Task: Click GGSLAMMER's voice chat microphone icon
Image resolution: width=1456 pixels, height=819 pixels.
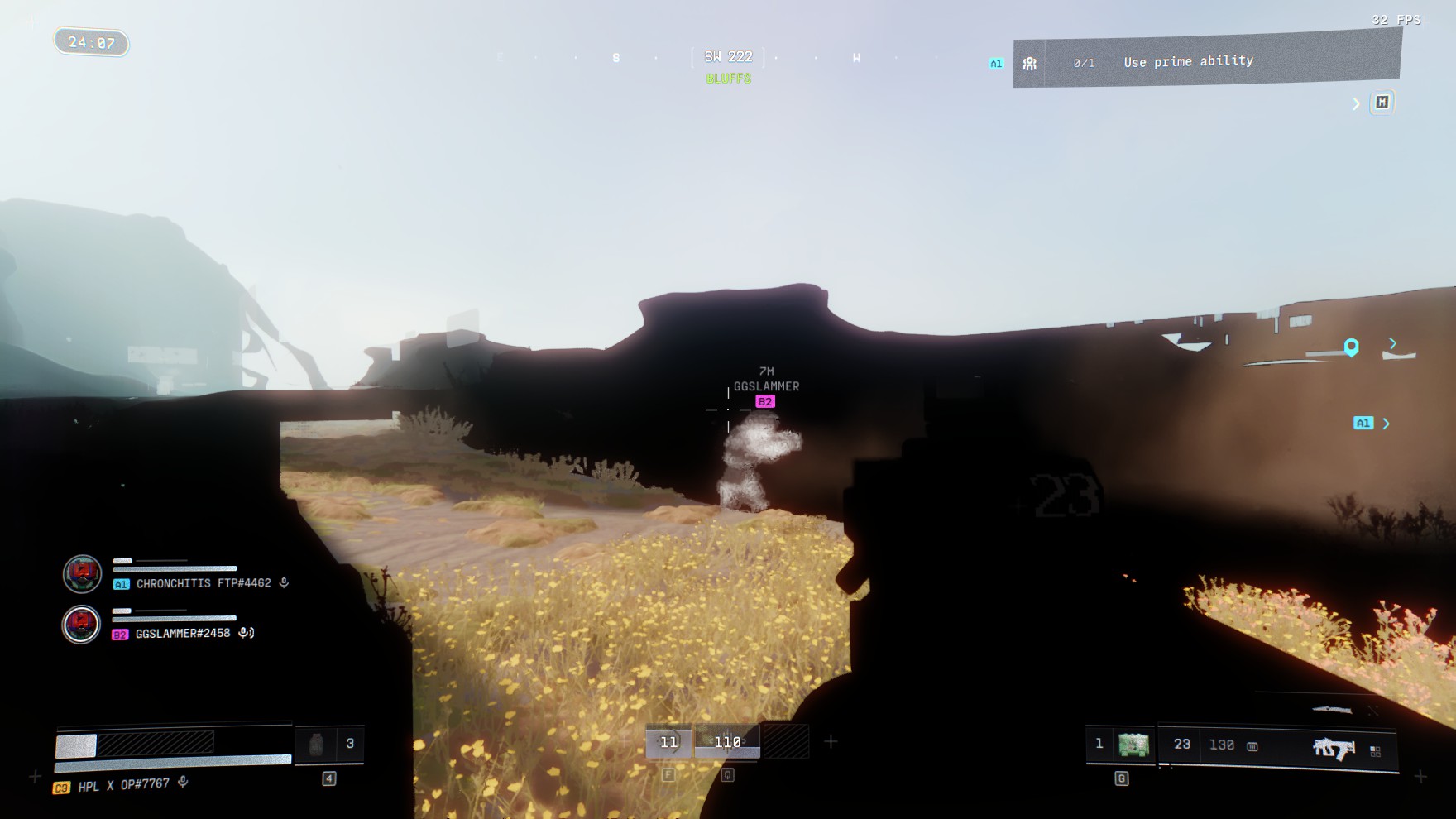Action: pos(246,634)
